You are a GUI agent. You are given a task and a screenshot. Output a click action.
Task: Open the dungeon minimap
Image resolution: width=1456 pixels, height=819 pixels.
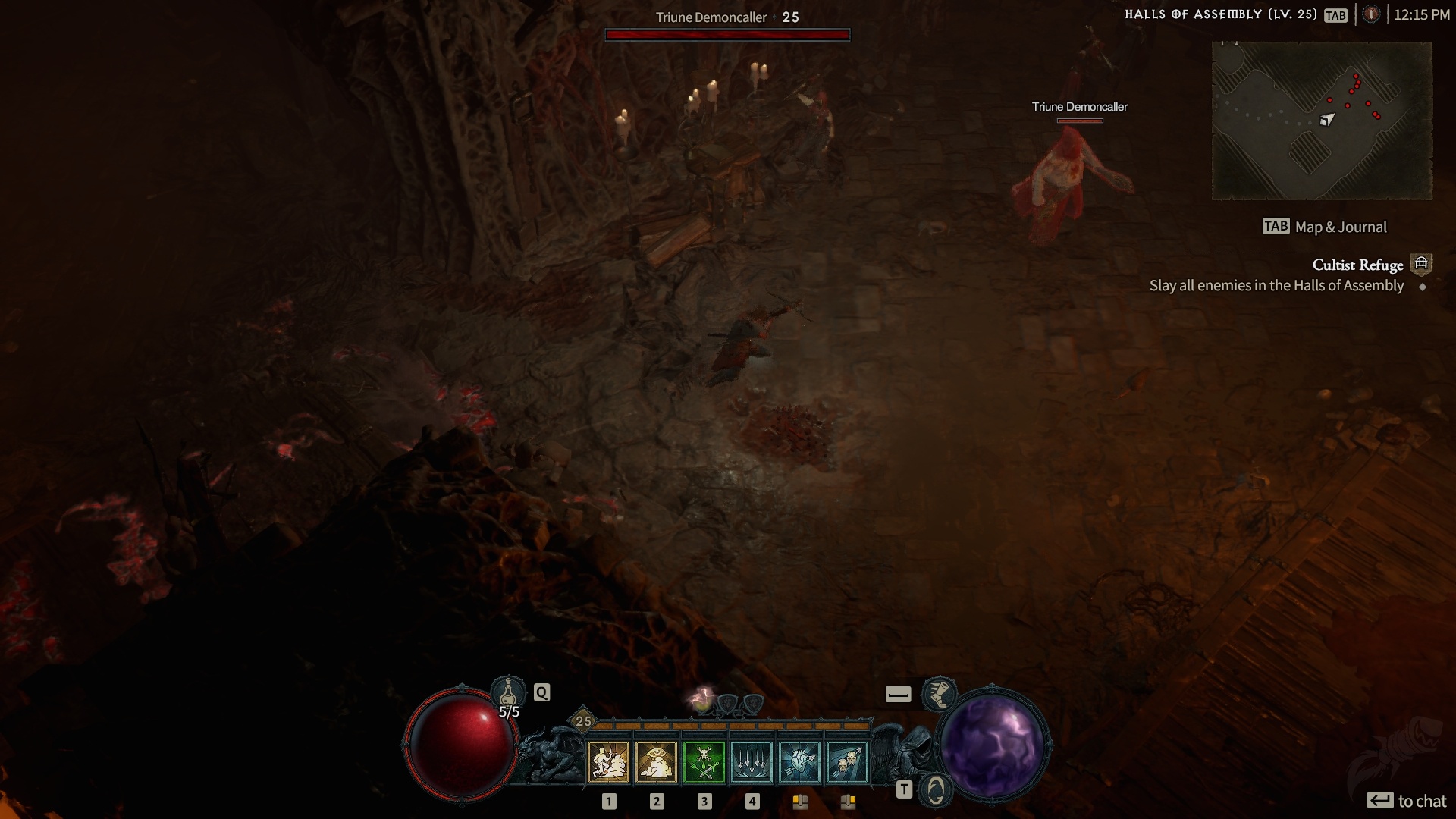pos(1322,121)
